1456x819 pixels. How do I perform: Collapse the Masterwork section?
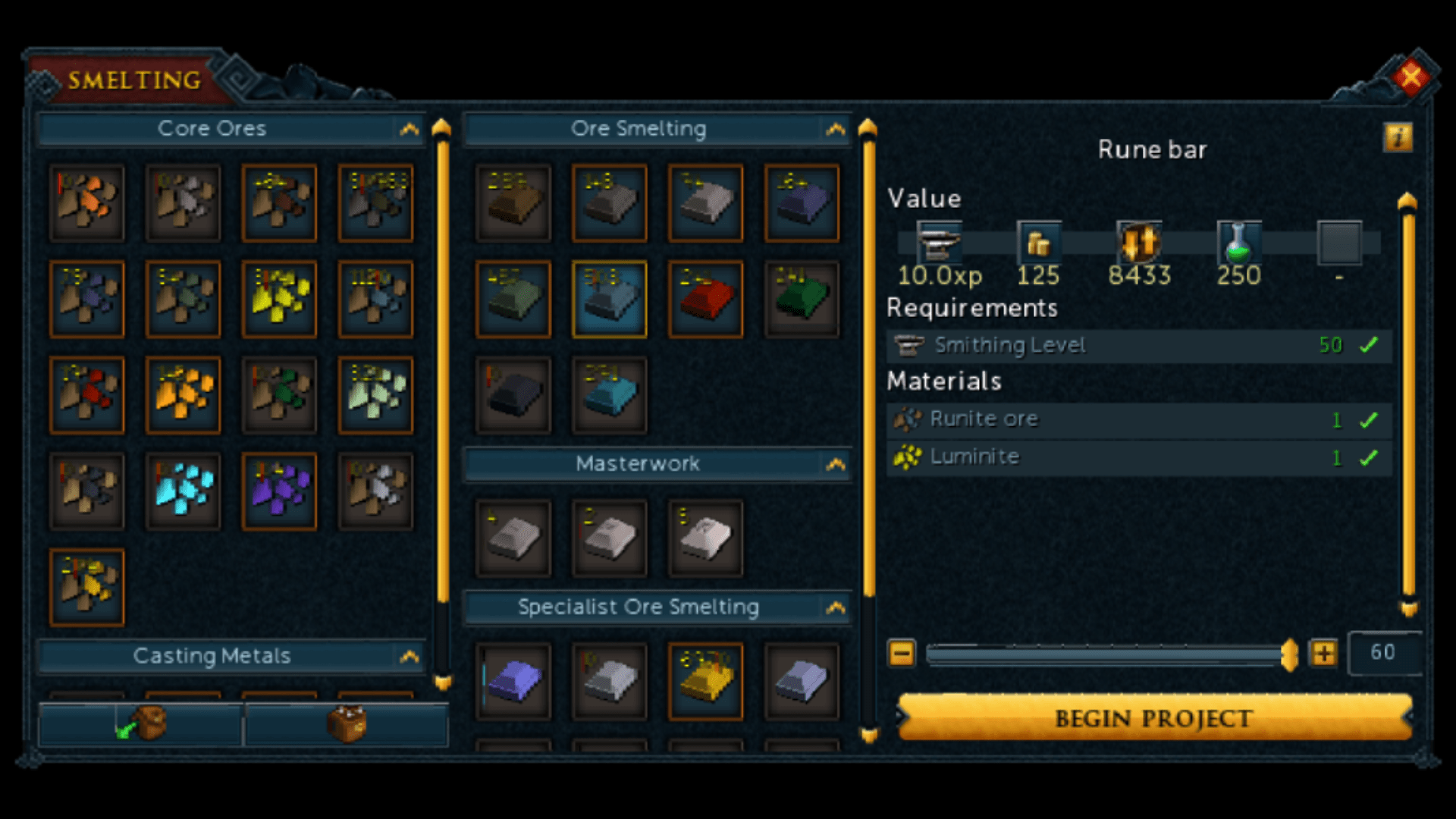[x=836, y=464]
